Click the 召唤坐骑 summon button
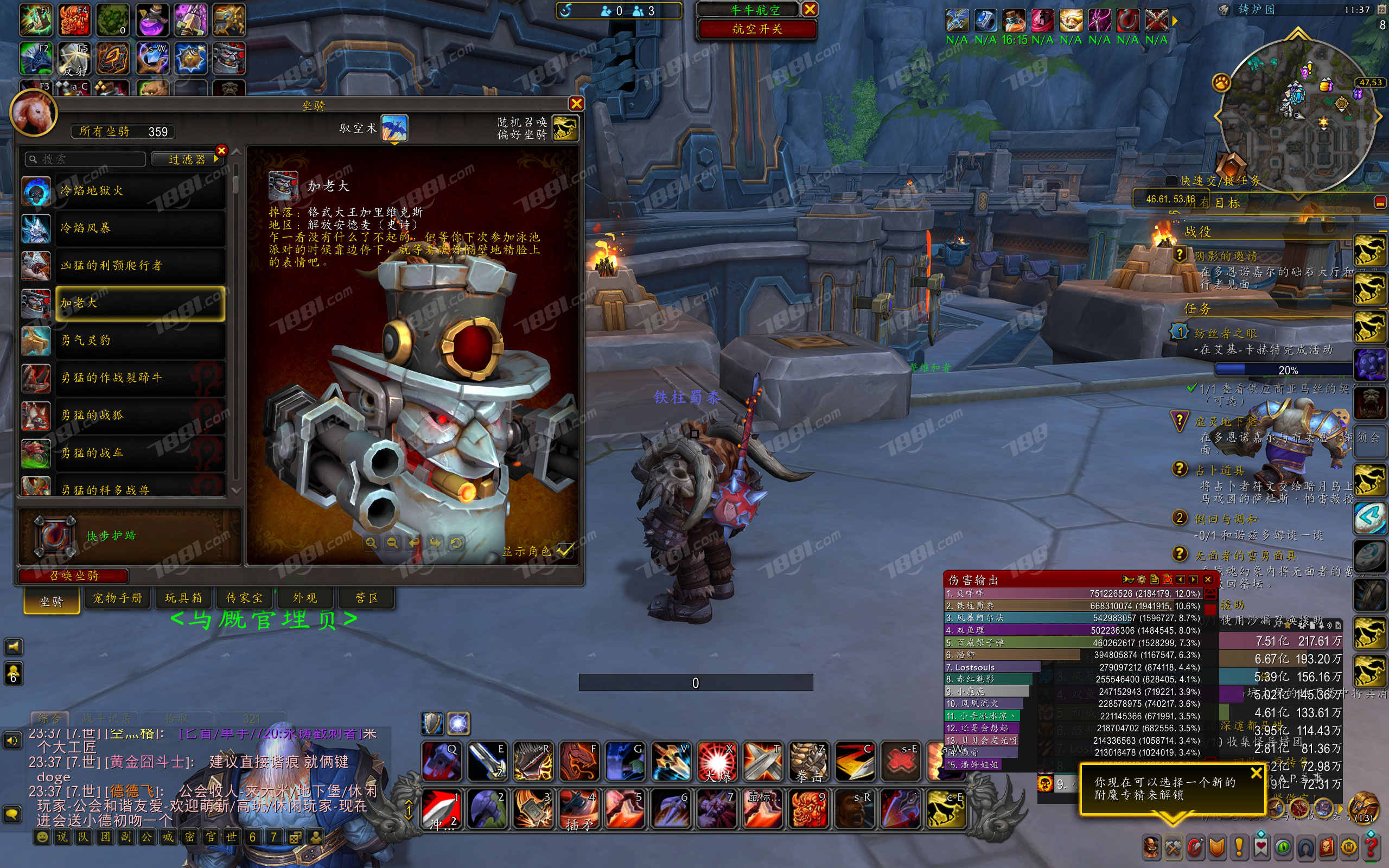Image resolution: width=1389 pixels, height=868 pixels. pos(73,576)
